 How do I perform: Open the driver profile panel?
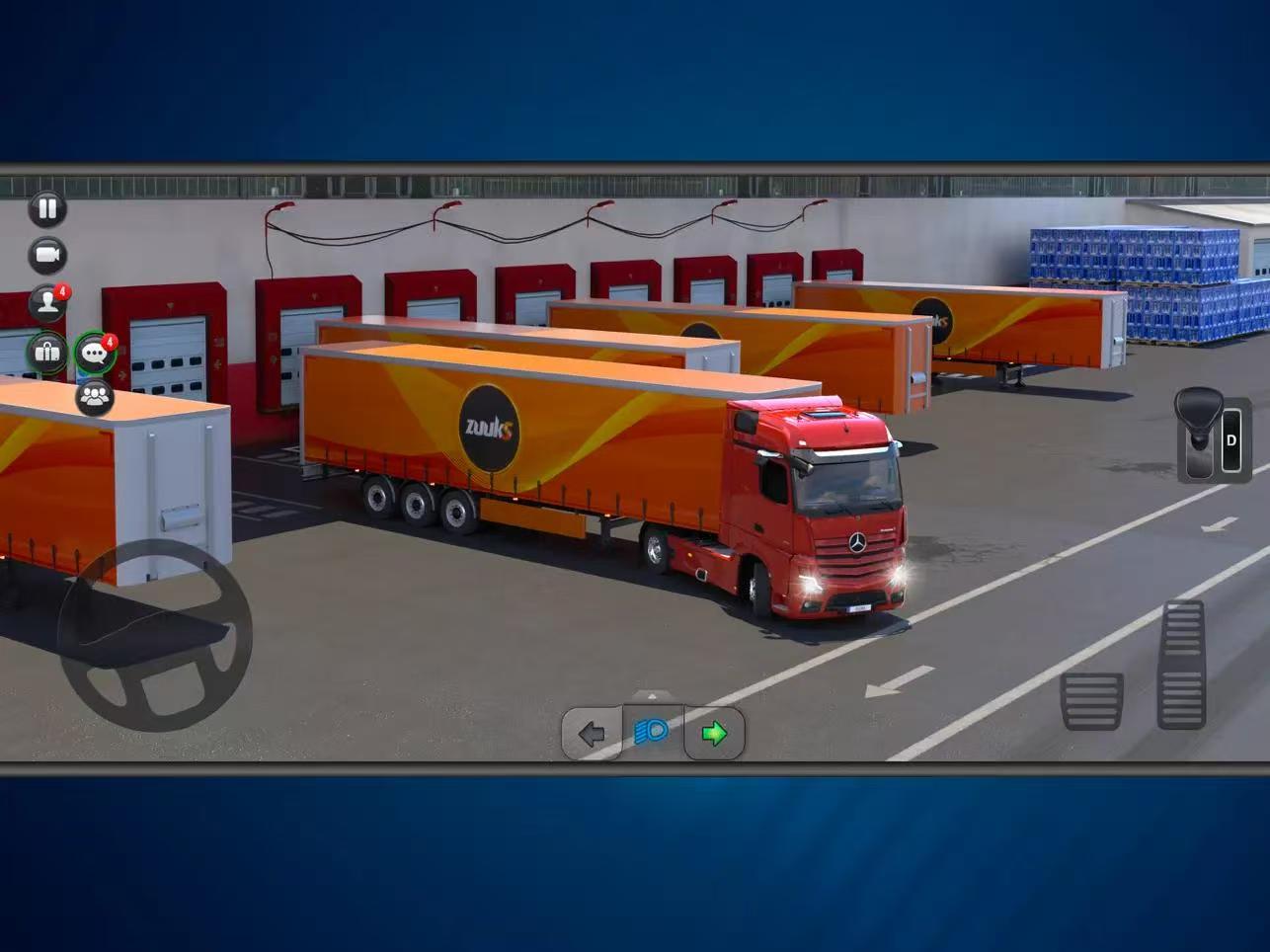47,302
